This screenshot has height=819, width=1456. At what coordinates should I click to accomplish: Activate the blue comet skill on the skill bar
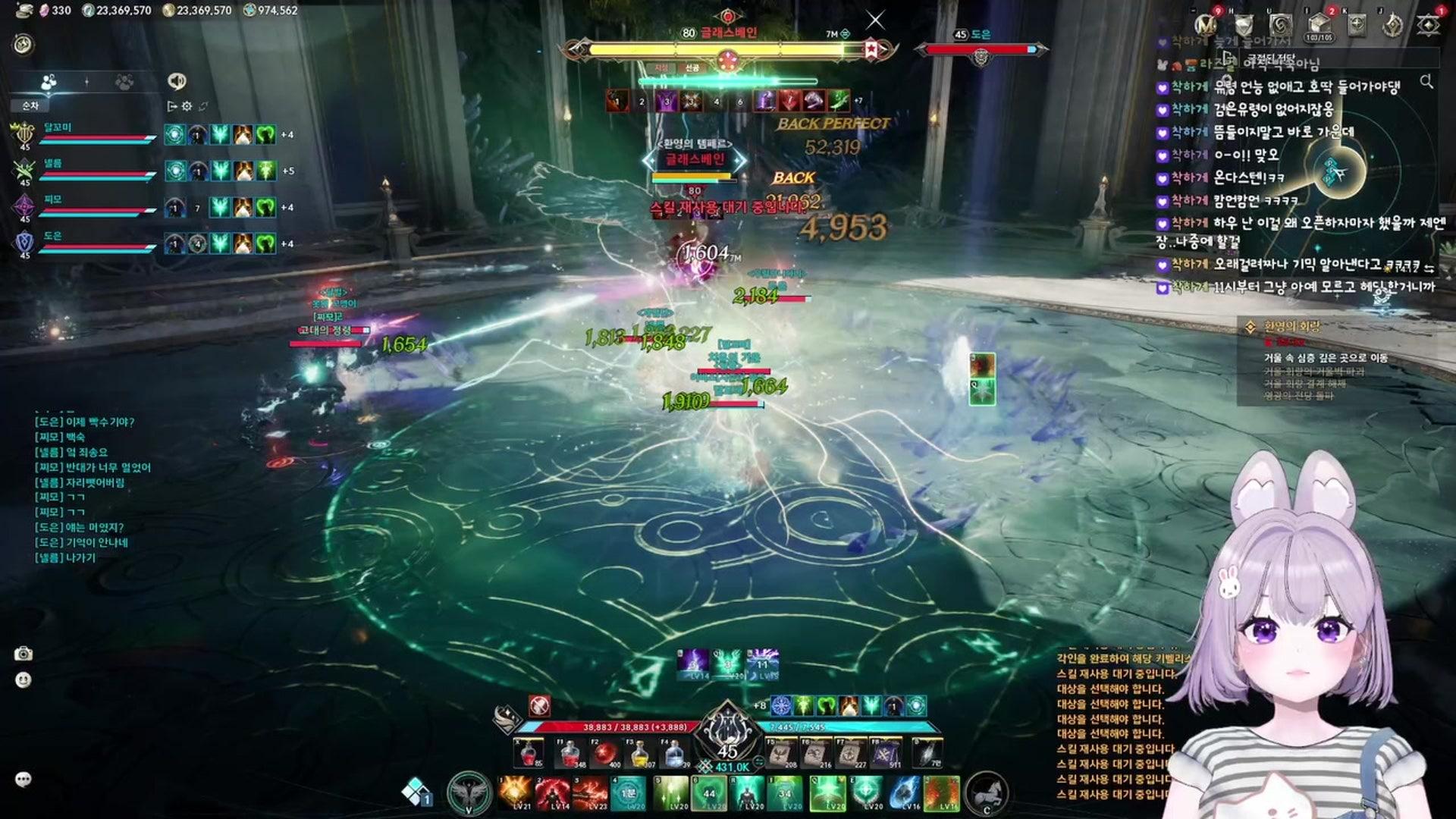pos(905,792)
